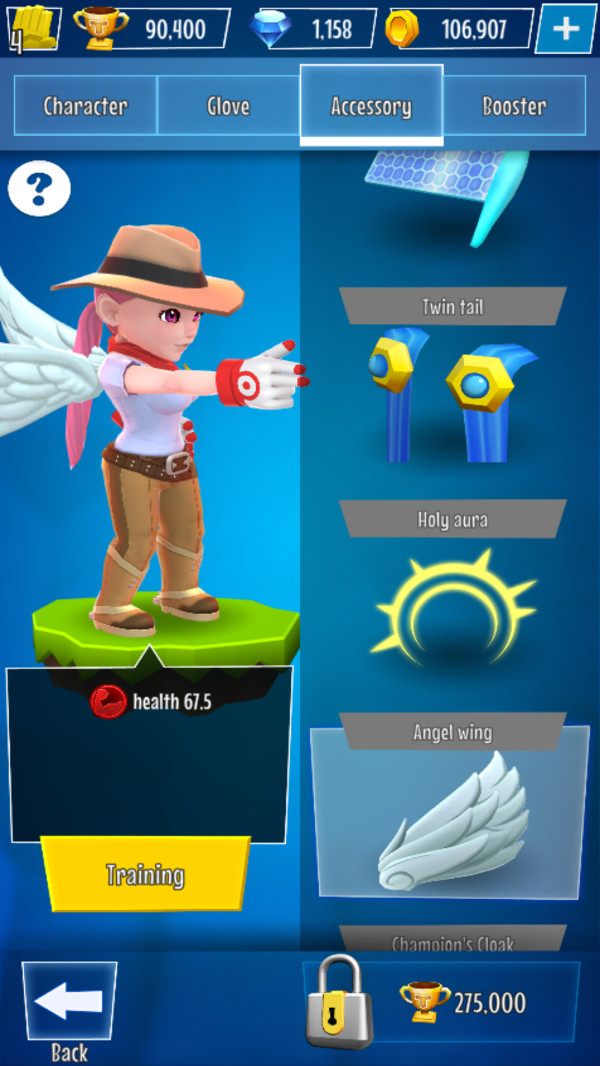The width and height of the screenshot is (600, 1066).
Task: Start Training with the yellow button
Action: pyautogui.click(x=145, y=874)
